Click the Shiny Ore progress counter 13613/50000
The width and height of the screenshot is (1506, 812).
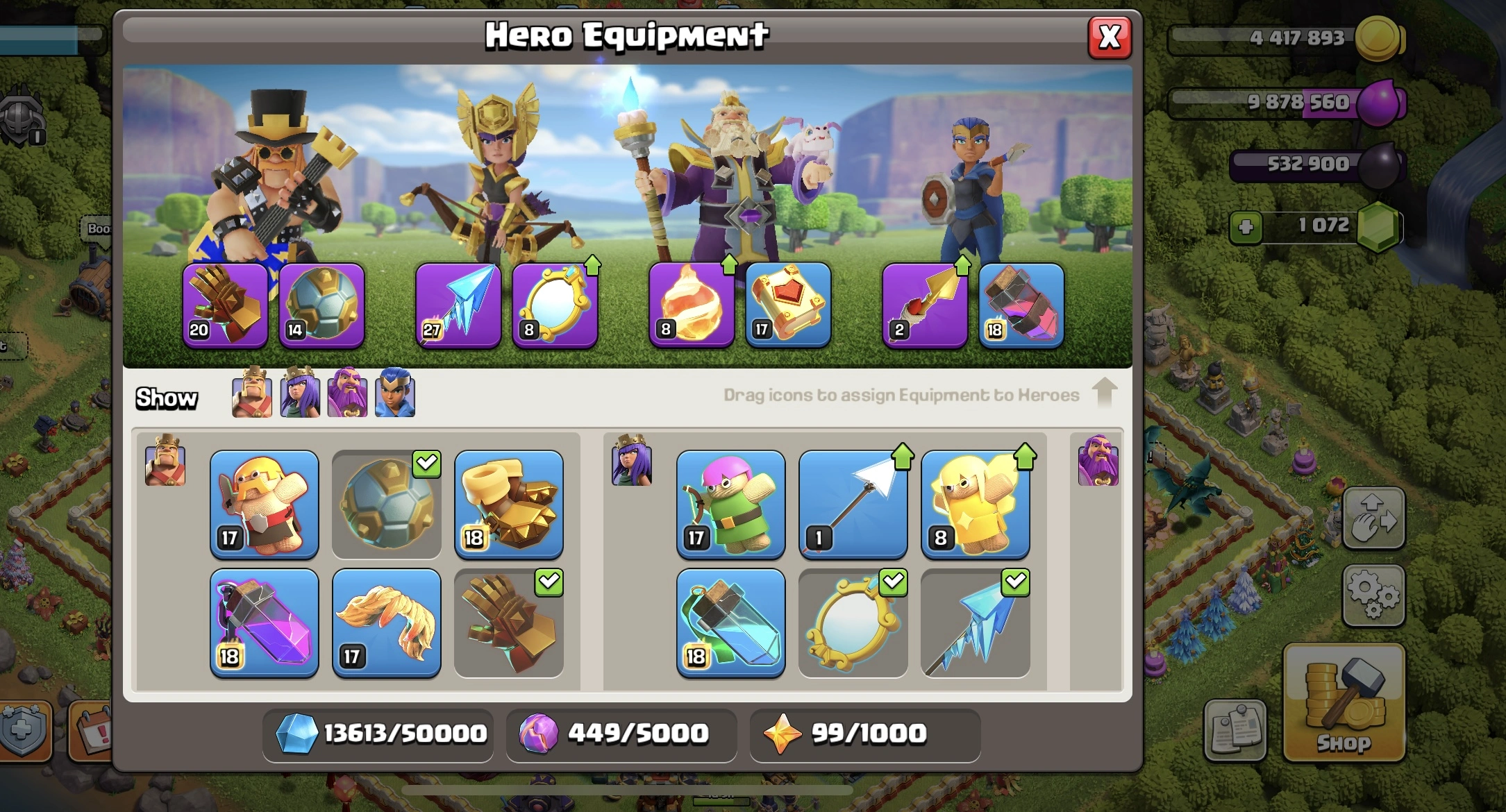pyautogui.click(x=378, y=734)
